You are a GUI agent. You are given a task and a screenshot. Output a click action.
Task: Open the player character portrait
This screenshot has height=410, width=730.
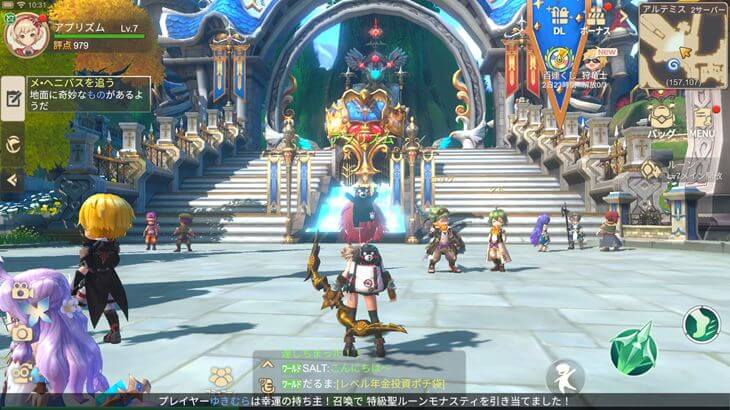click(x=25, y=34)
